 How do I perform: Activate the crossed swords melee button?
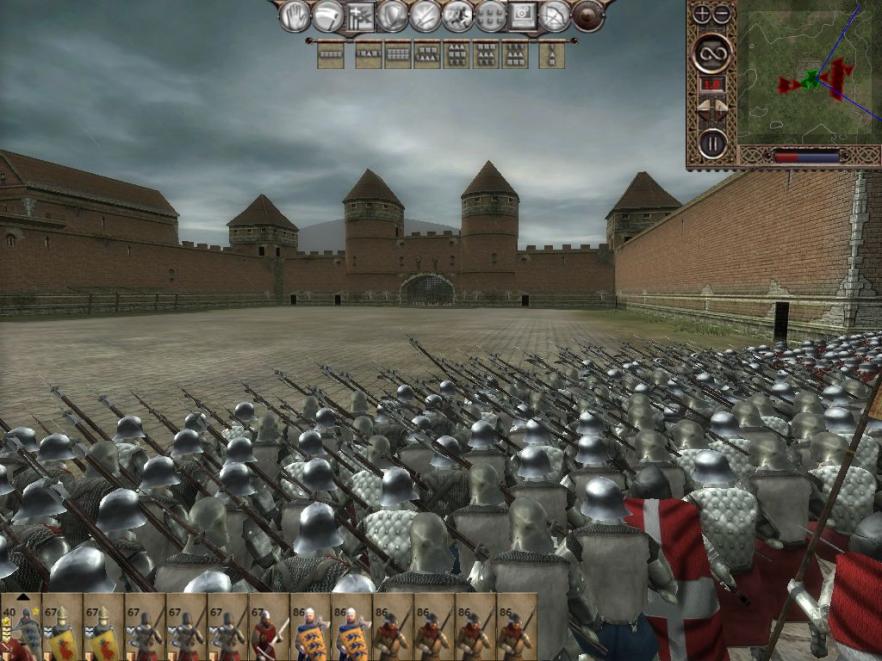click(x=426, y=15)
